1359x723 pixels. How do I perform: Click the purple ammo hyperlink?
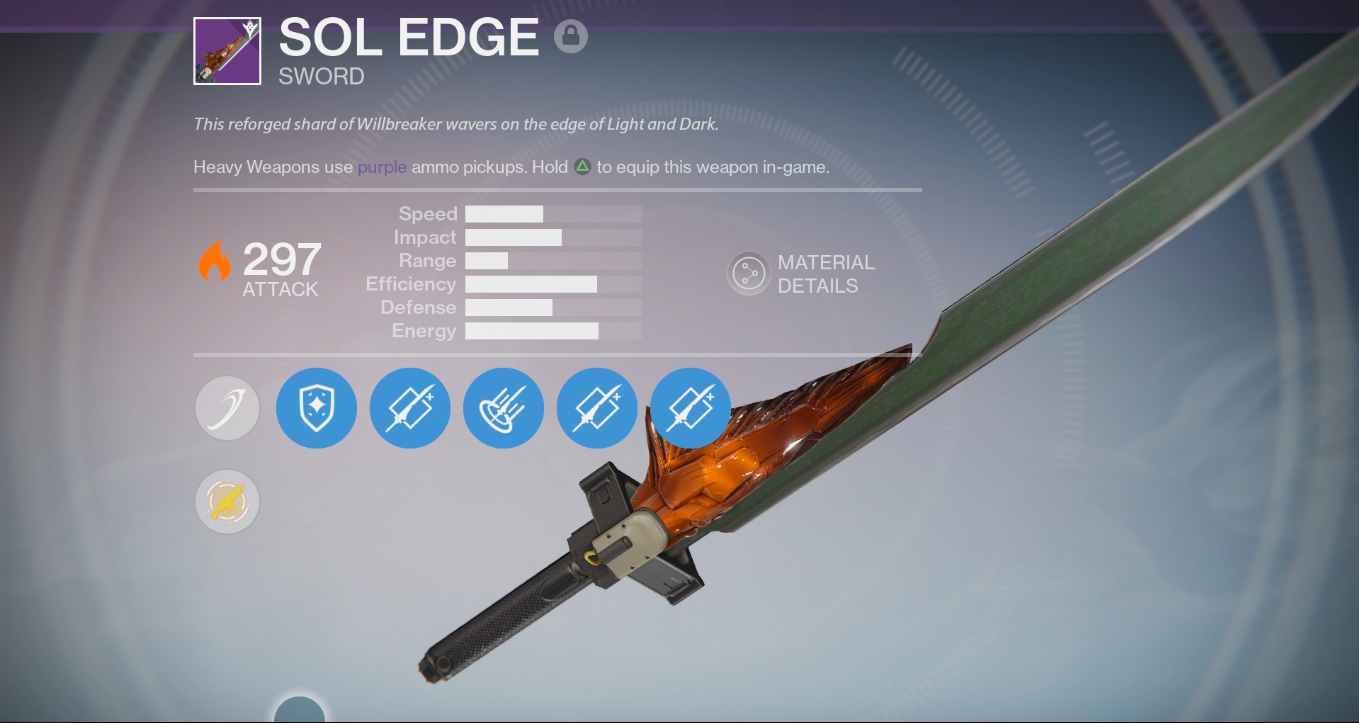(381, 167)
